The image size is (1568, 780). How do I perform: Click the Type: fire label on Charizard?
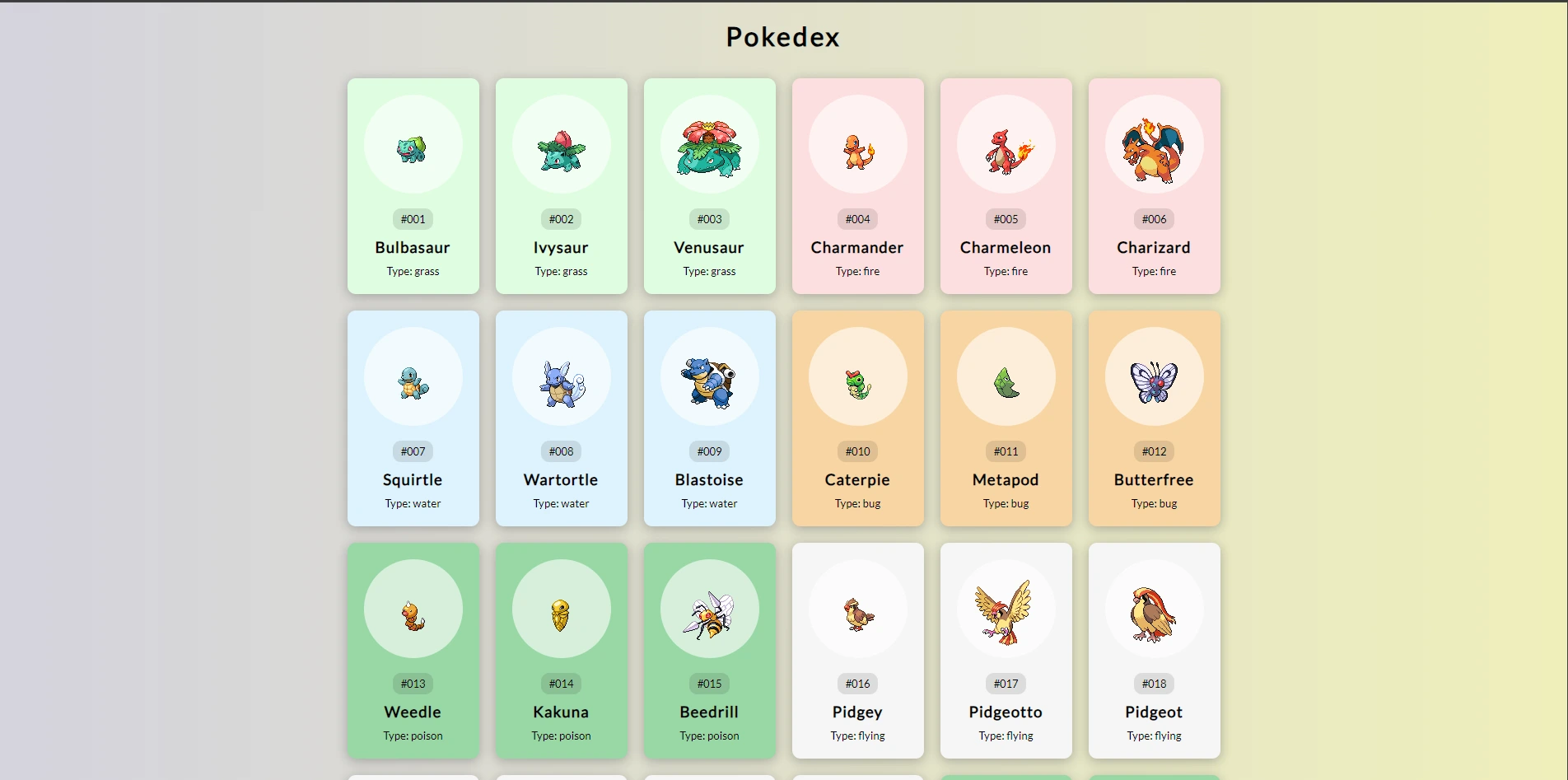tap(1153, 271)
